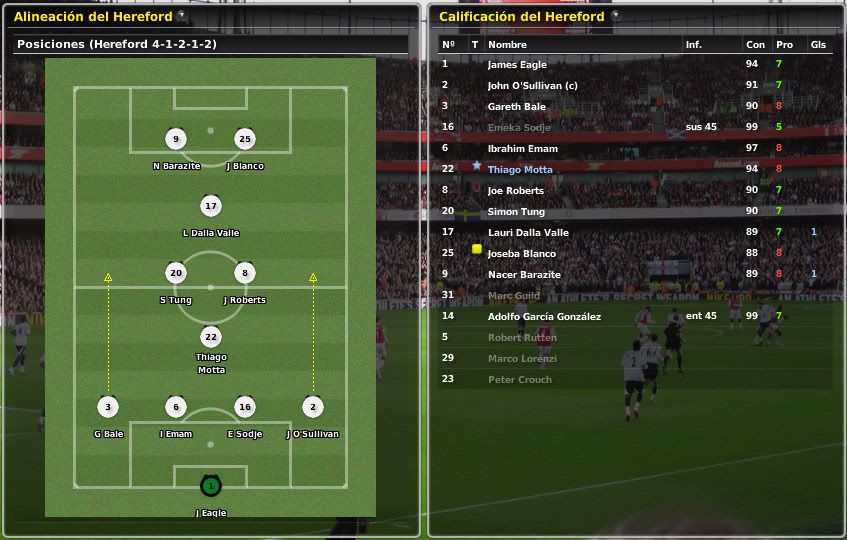Open Adolfo García González's profile
This screenshot has width=847, height=540.
[x=544, y=317]
